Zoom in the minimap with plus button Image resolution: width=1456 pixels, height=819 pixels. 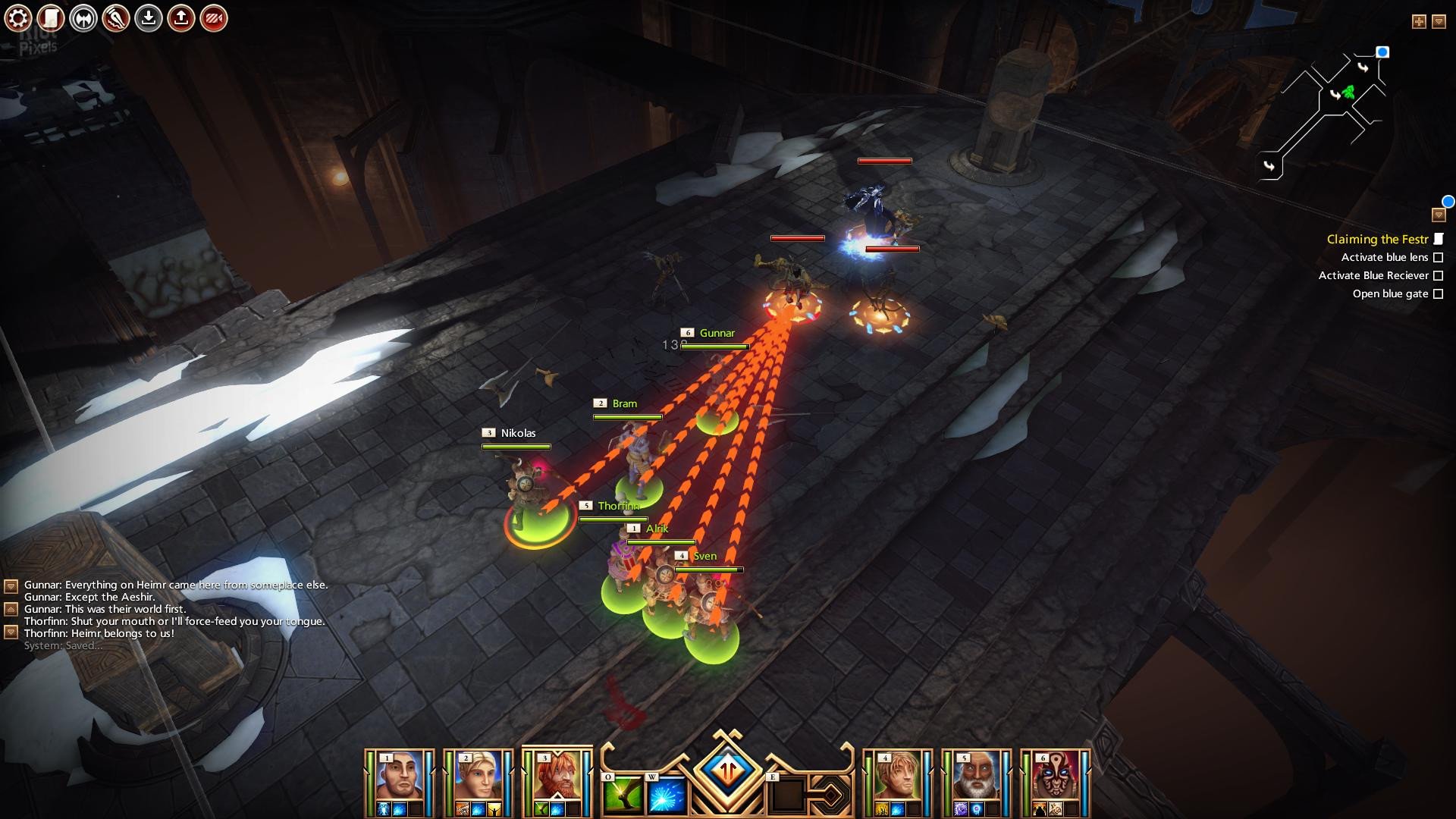[x=1419, y=22]
